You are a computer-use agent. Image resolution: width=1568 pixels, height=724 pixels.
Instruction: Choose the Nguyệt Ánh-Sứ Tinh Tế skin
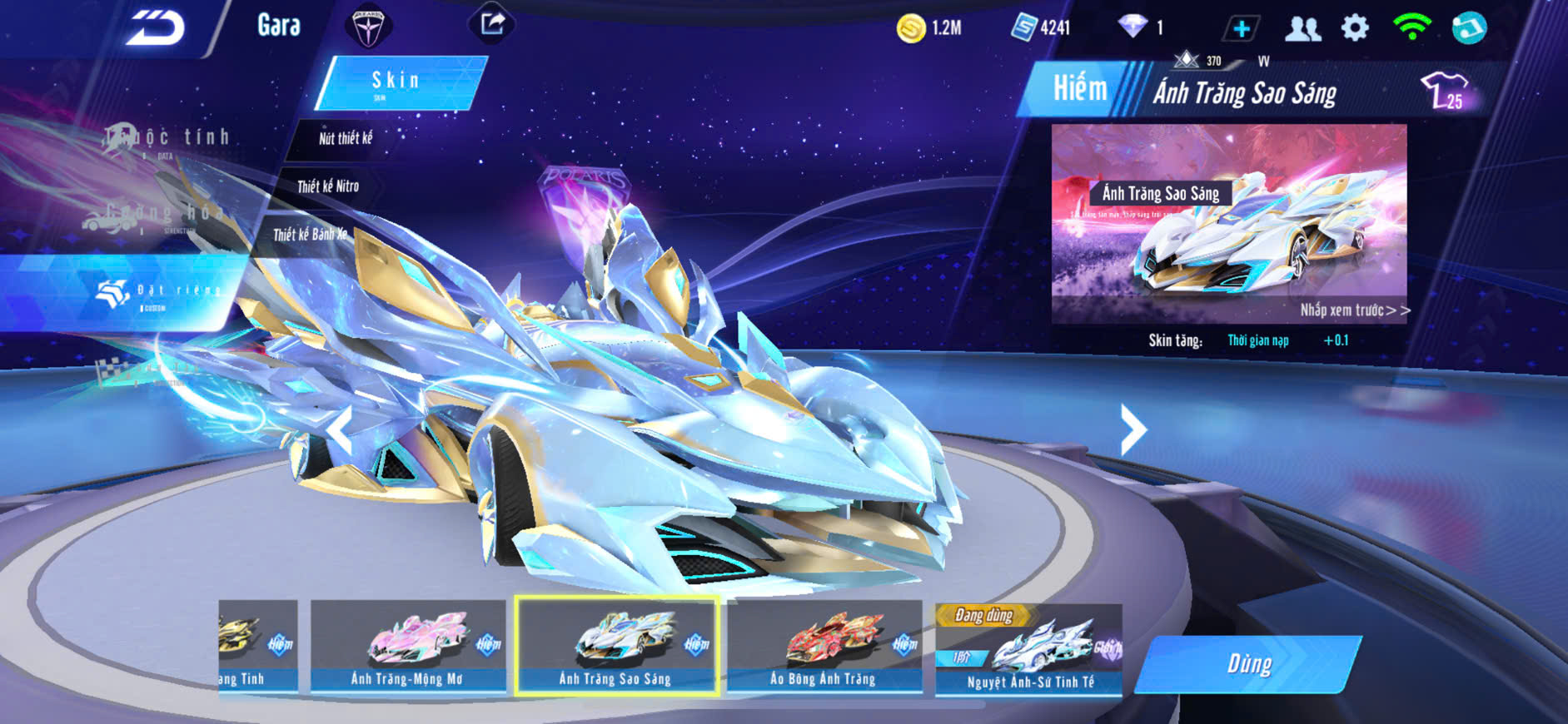click(1029, 649)
